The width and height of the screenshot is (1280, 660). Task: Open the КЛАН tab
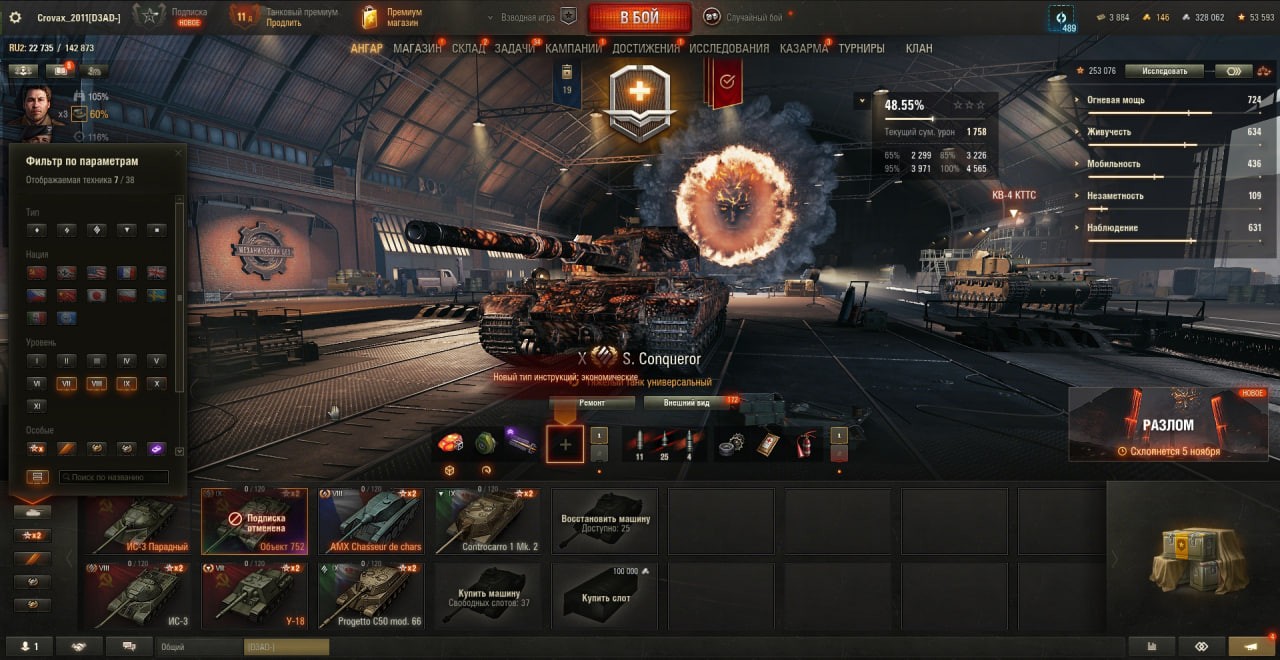click(918, 48)
